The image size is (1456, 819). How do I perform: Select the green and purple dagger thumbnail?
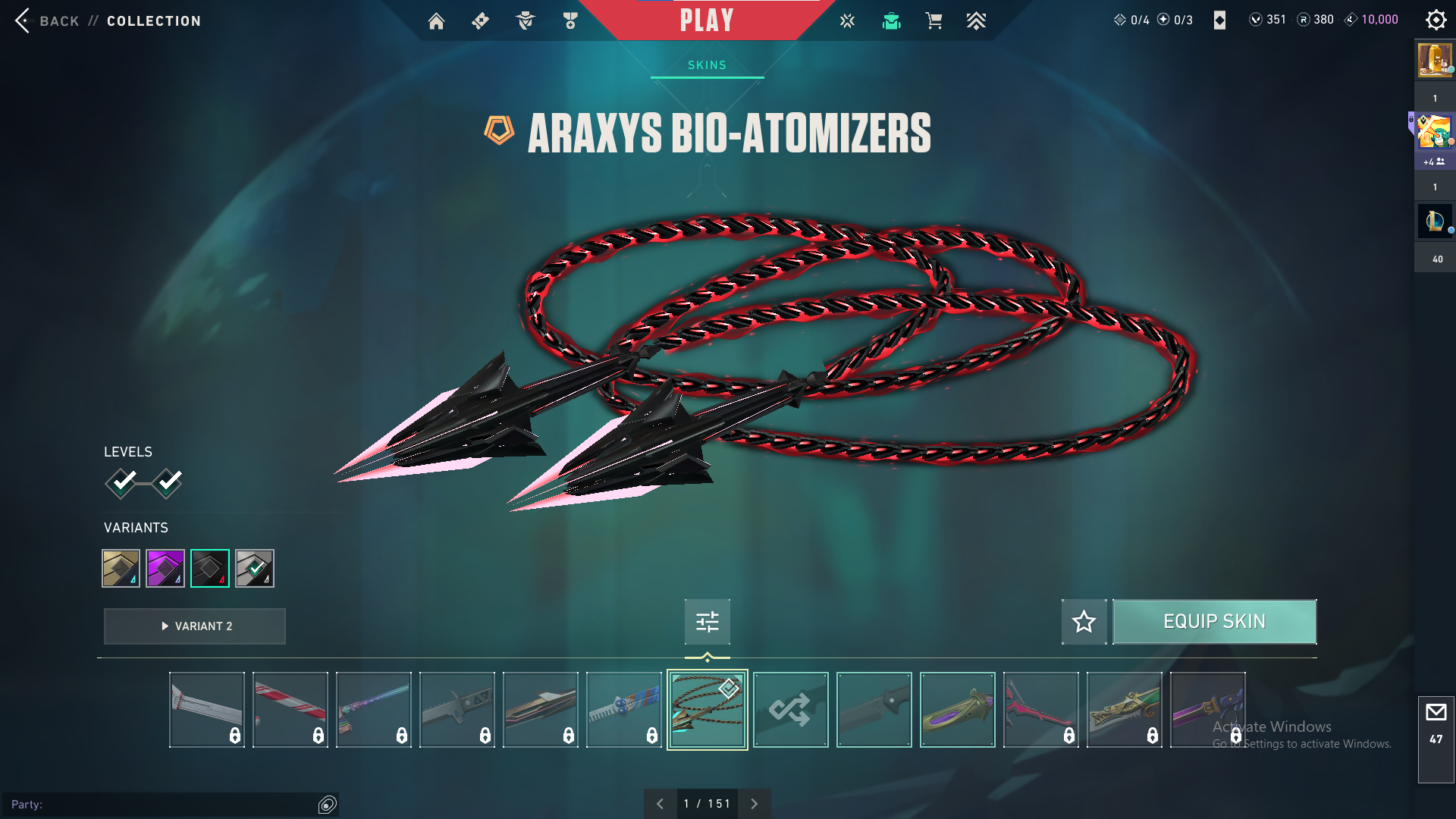click(957, 710)
